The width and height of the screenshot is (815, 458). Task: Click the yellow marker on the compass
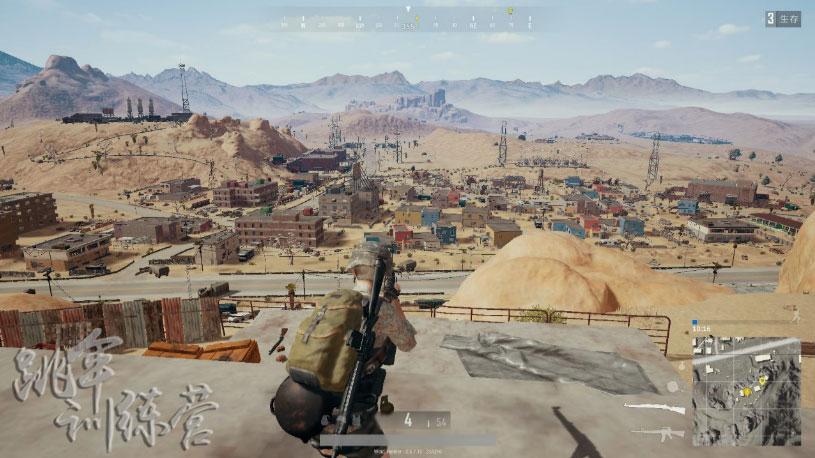pyautogui.click(x=509, y=12)
